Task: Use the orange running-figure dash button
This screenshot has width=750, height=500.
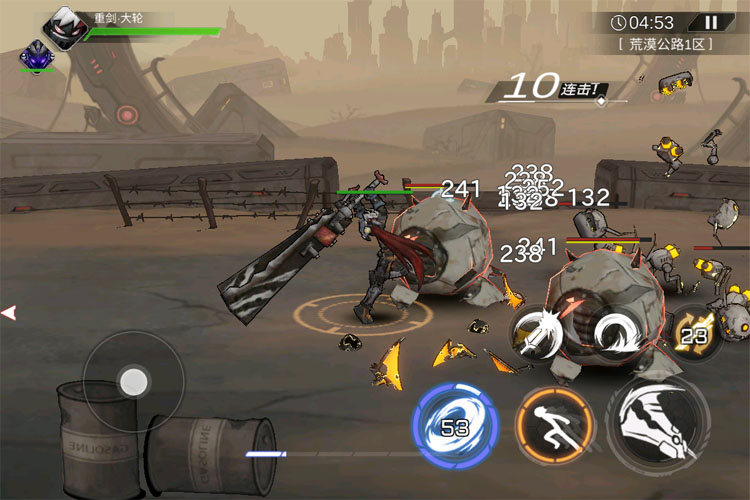Action: (x=554, y=424)
